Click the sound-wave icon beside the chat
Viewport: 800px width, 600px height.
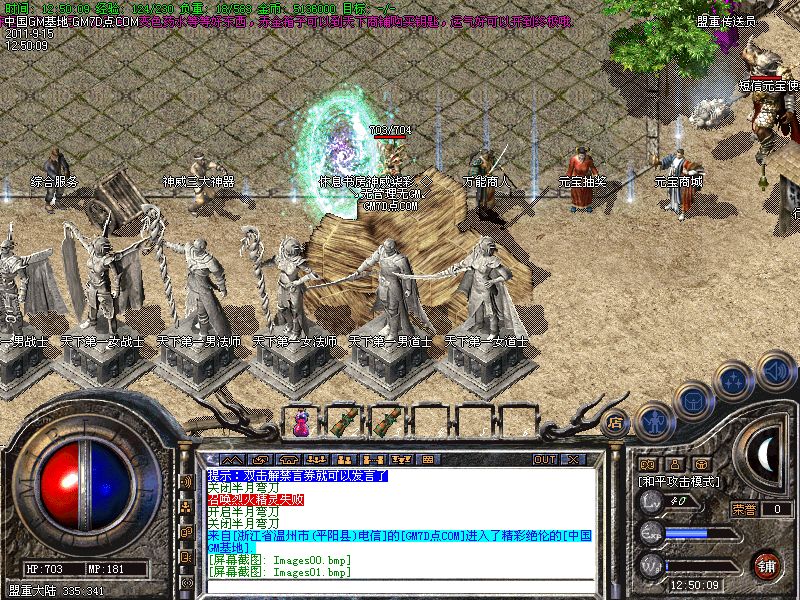pos(186,482)
